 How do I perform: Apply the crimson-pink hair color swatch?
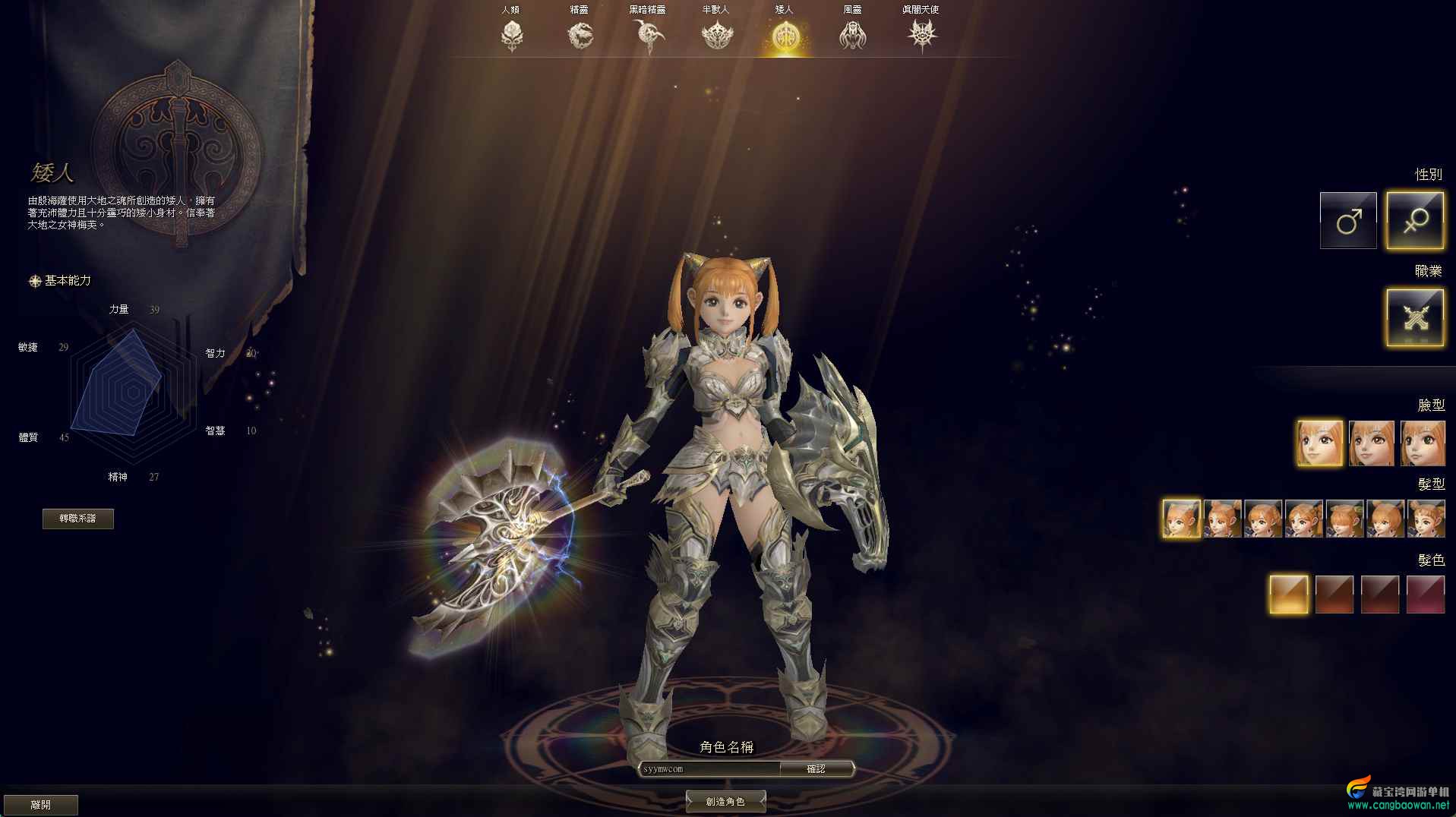(x=1425, y=594)
